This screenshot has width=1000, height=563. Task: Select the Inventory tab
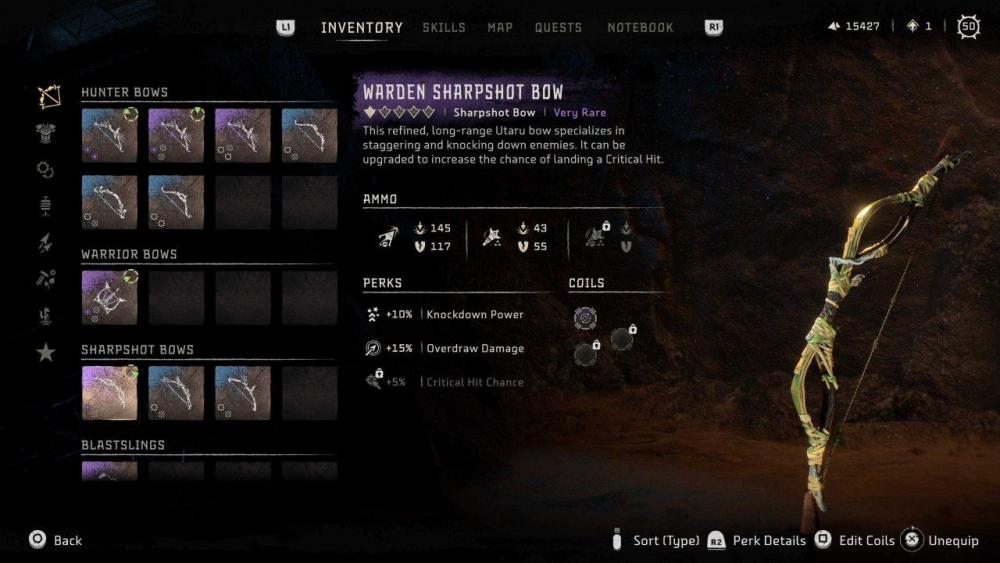[x=361, y=28]
